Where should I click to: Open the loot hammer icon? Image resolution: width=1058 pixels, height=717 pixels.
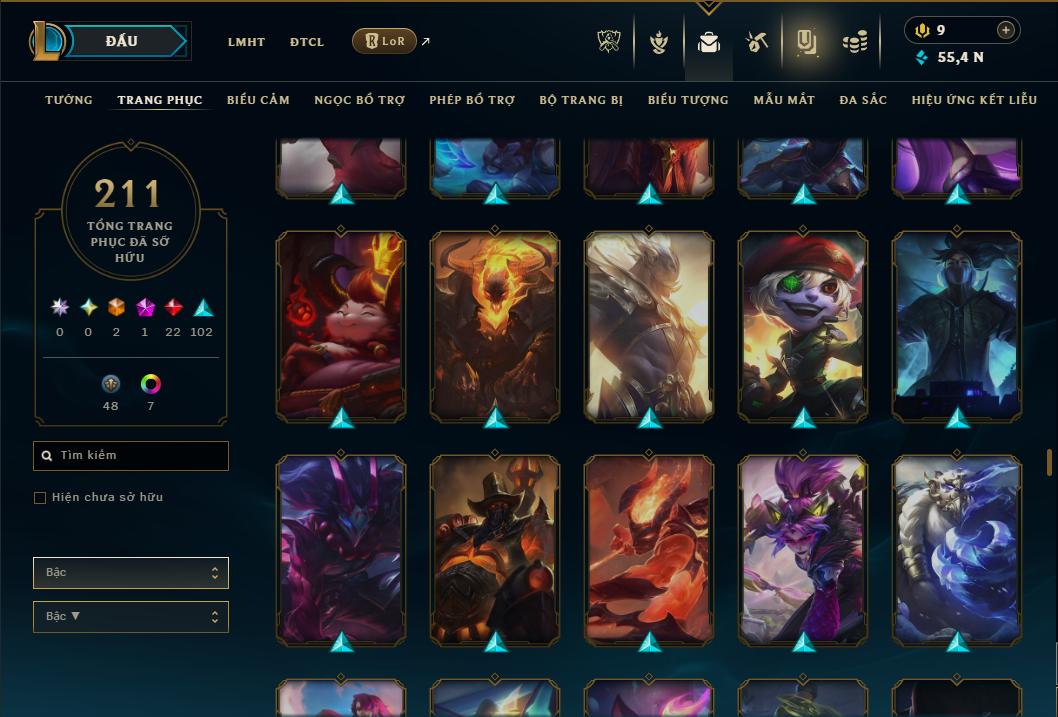(756, 42)
